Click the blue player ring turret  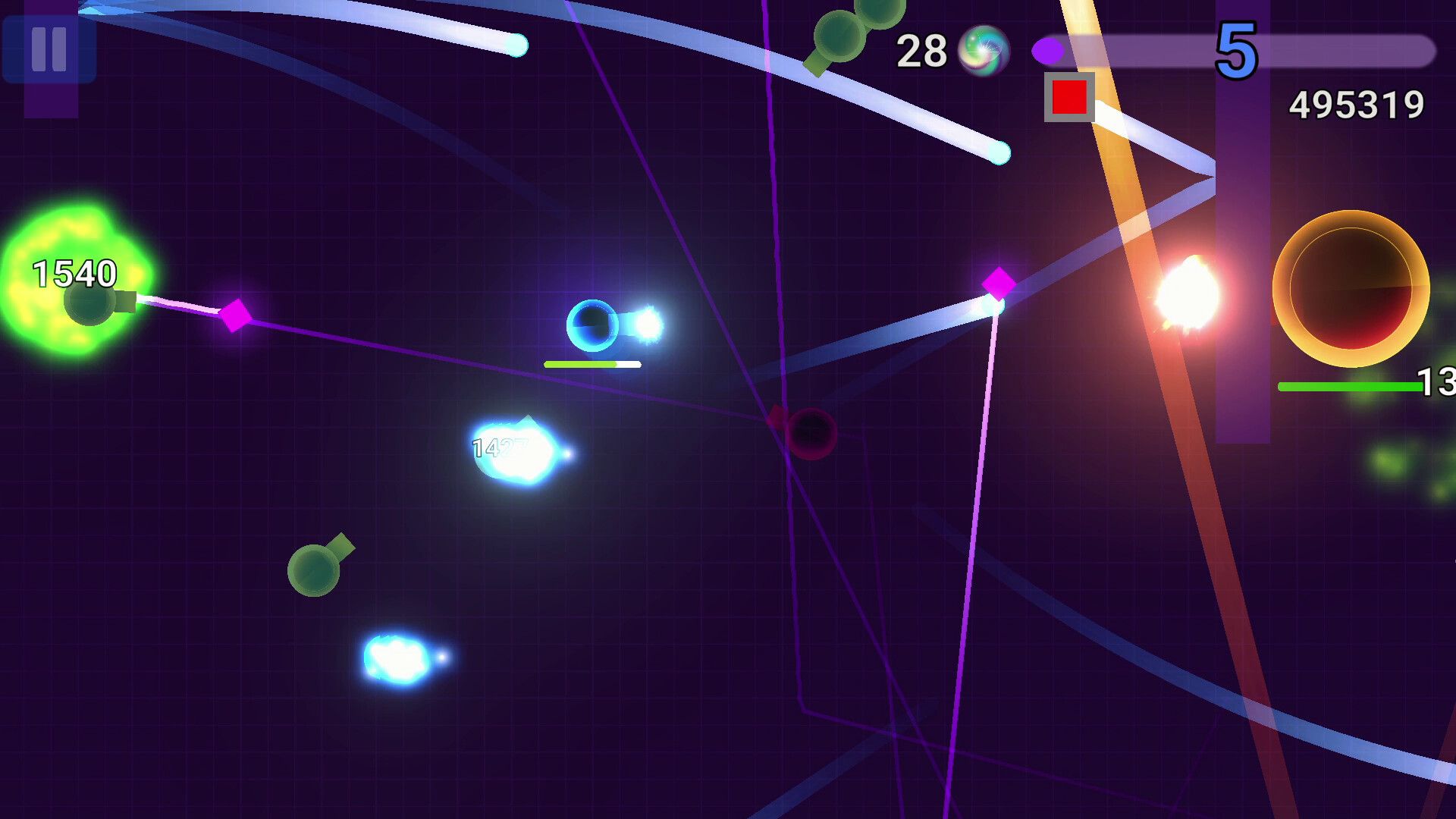click(x=594, y=325)
